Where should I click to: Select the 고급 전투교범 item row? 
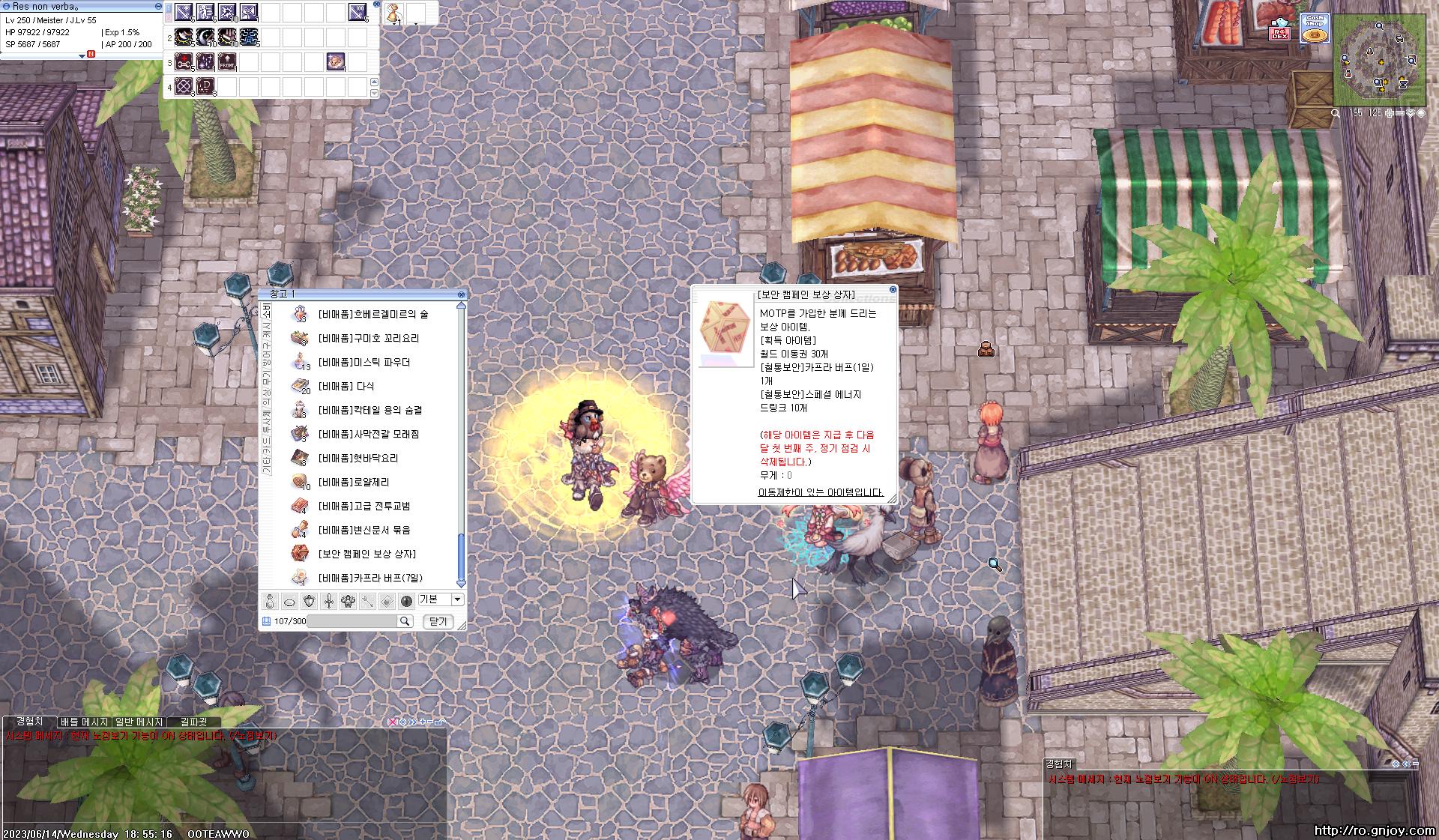363,506
